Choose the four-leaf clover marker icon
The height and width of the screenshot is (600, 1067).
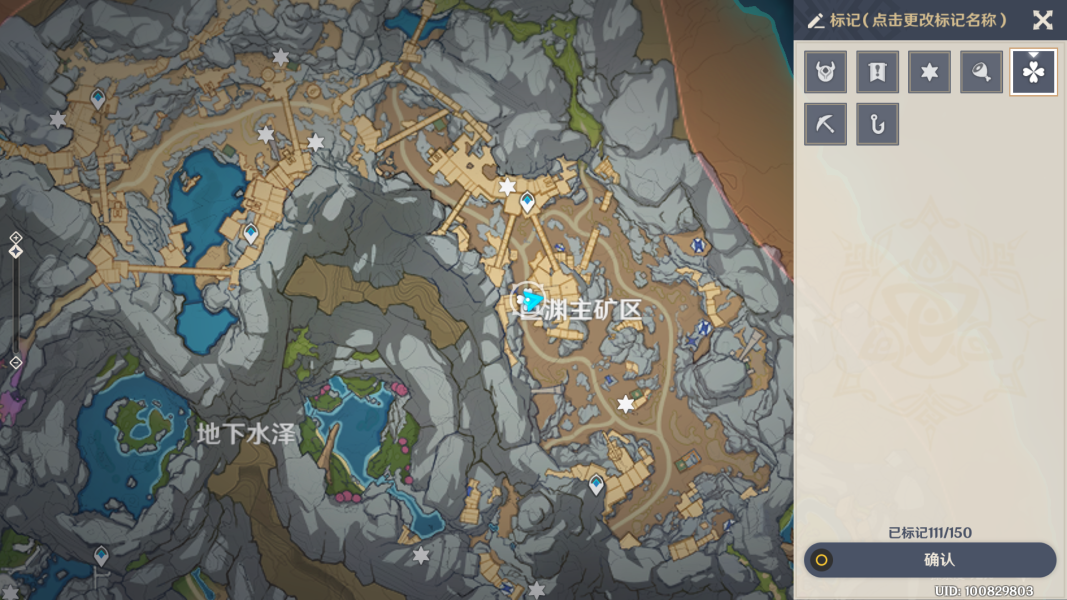coord(1033,72)
